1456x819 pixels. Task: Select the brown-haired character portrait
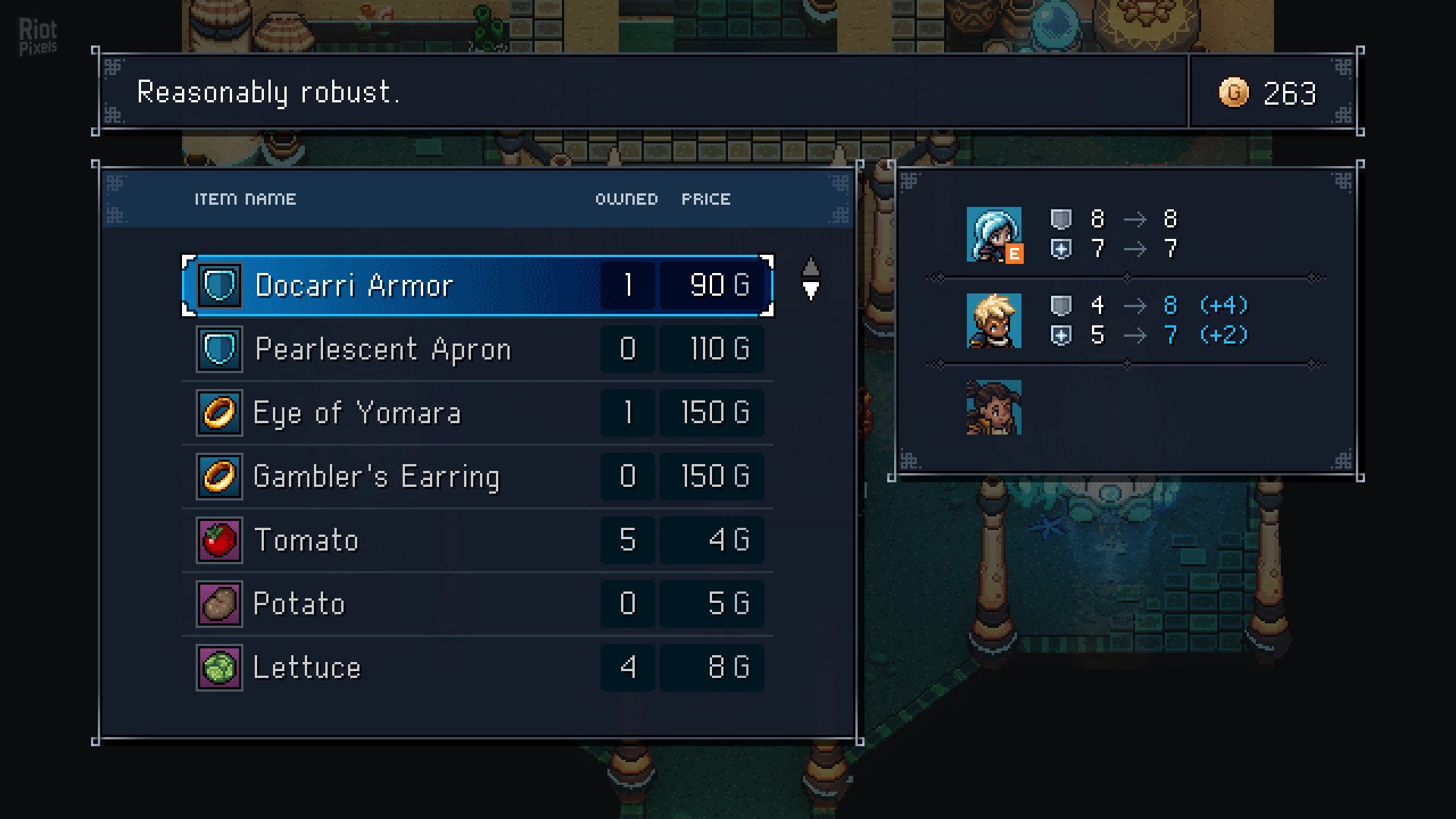coord(993,407)
